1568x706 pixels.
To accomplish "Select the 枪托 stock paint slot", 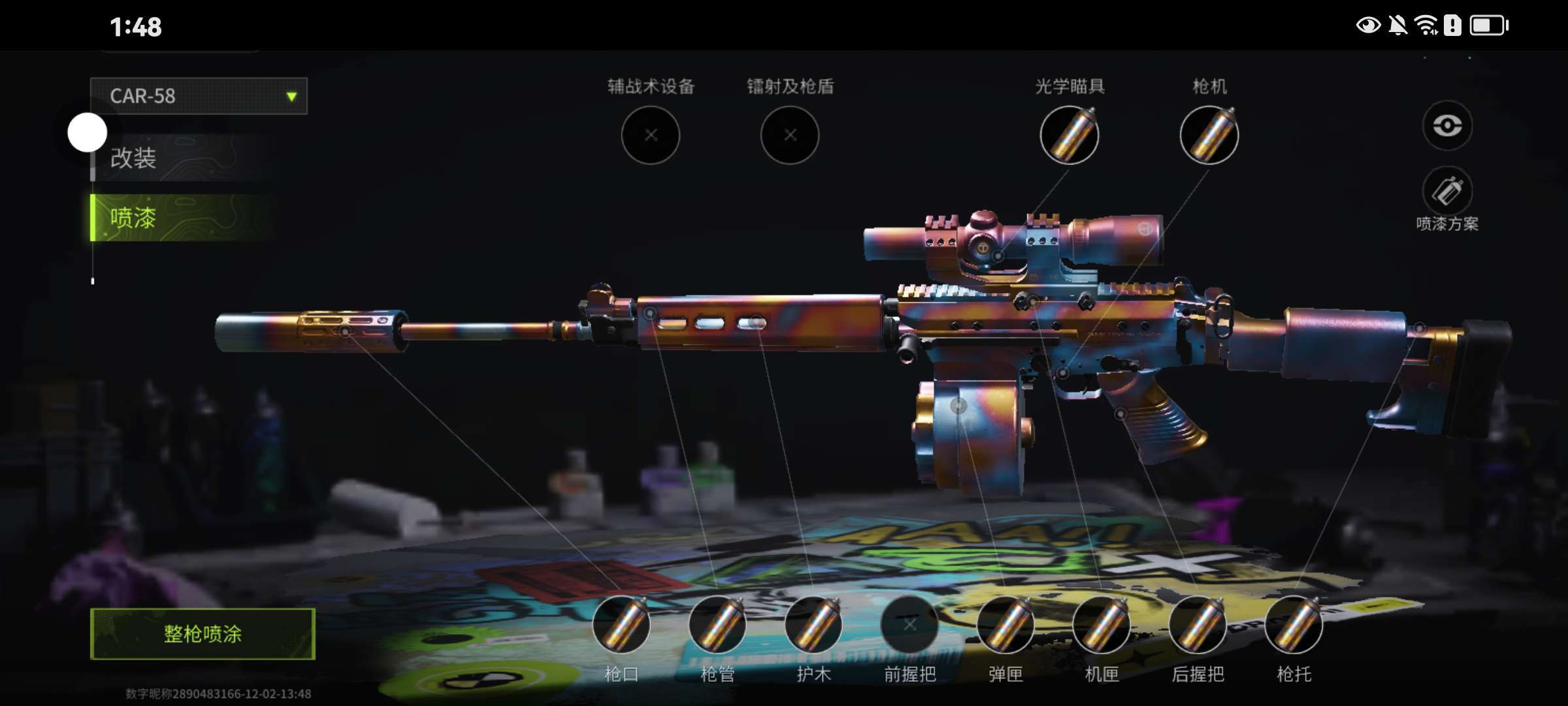I will 1294,625.
